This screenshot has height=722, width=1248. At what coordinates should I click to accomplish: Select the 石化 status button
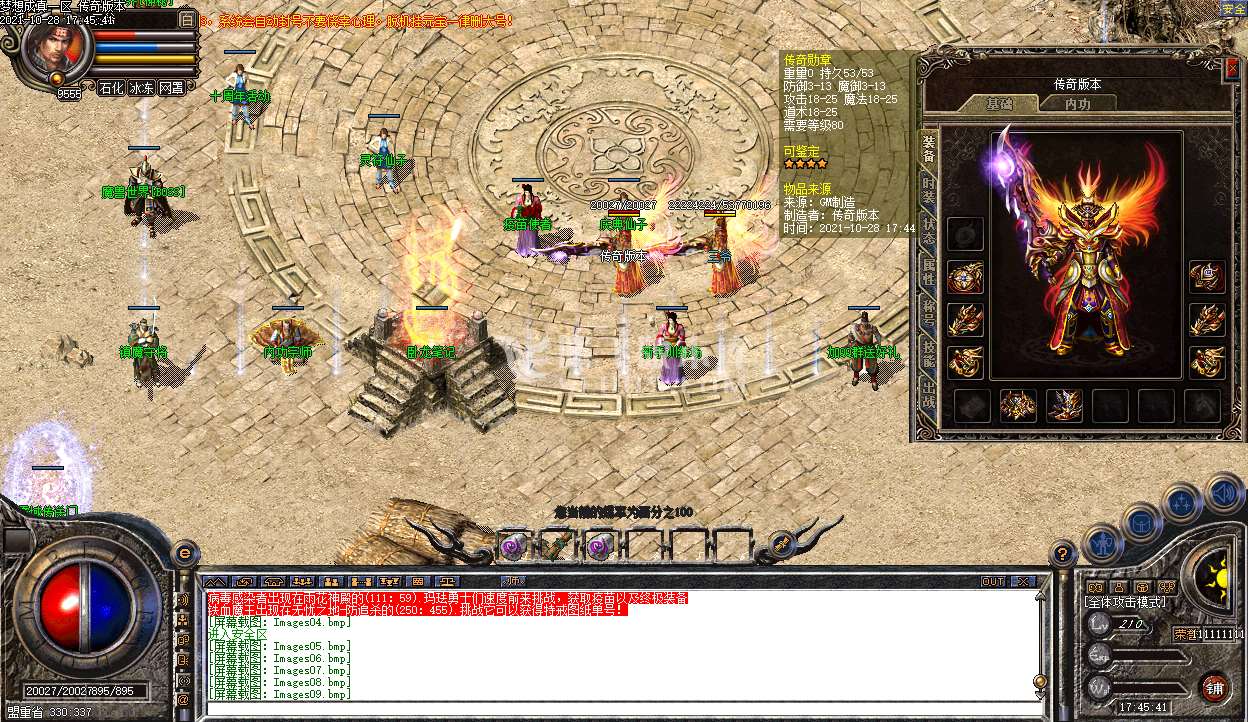[111, 88]
